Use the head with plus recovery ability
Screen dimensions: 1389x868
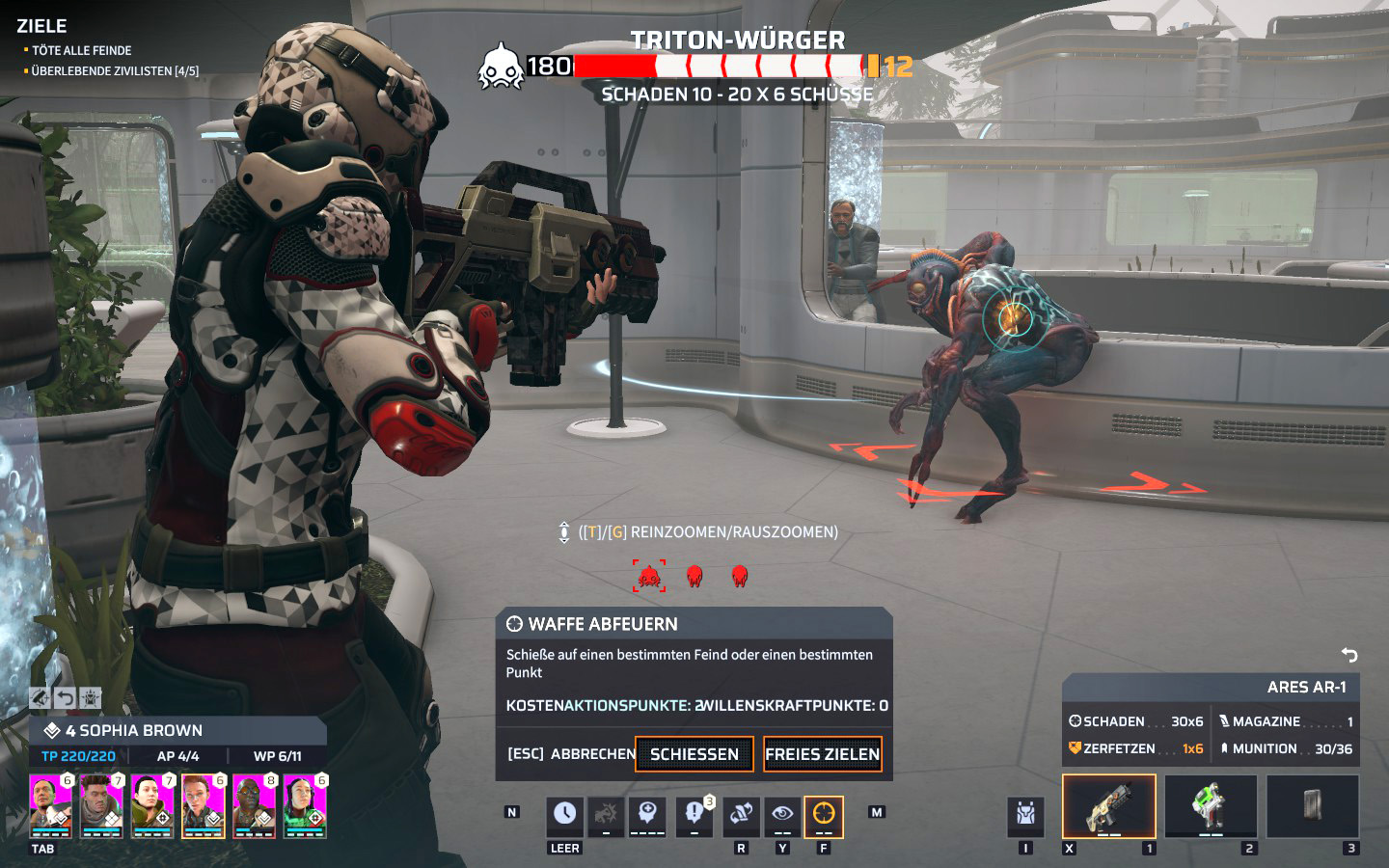coord(647,816)
